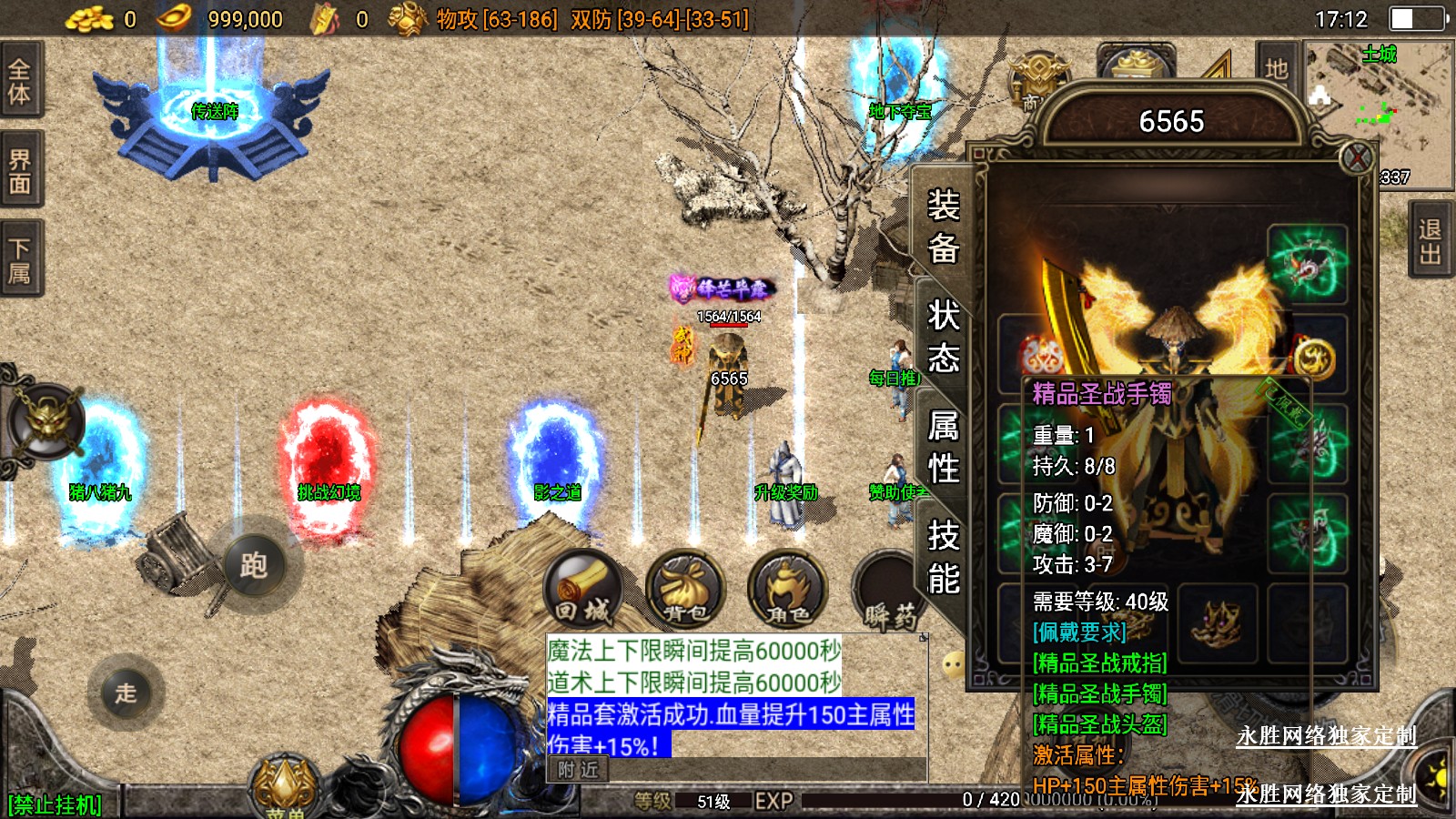Viewport: 1456px width, 819px height.
Task: Select the 全体 button
Action: pyautogui.click(x=20, y=80)
